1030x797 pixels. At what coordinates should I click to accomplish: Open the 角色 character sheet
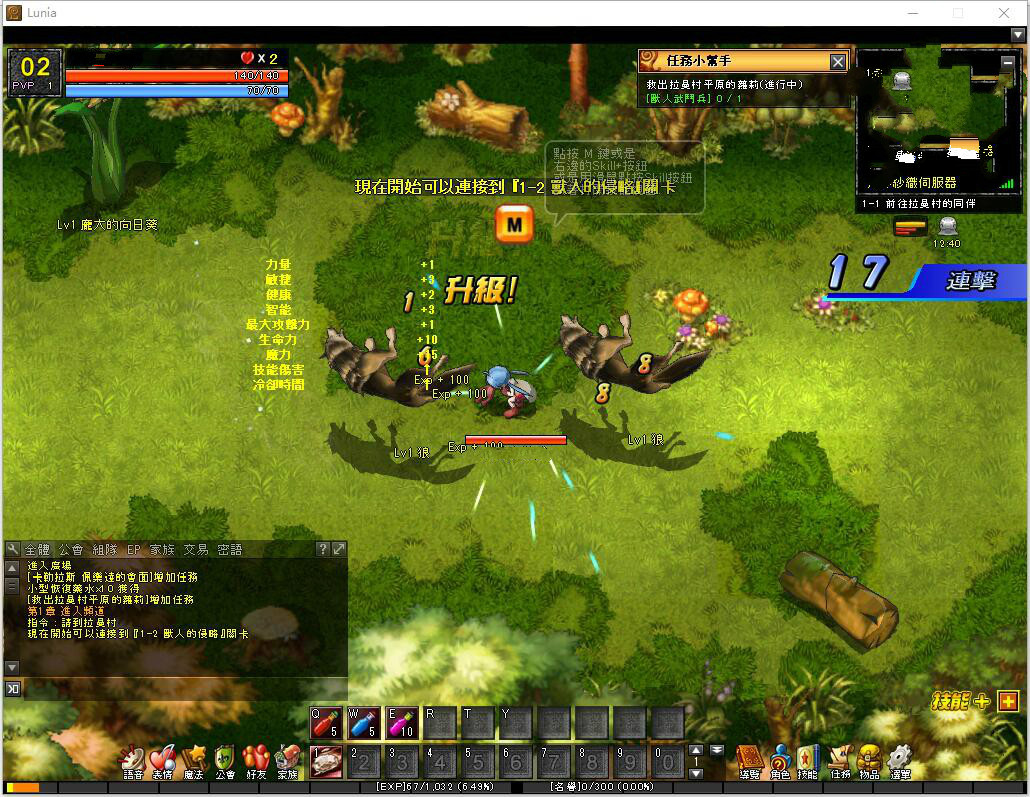[x=779, y=760]
